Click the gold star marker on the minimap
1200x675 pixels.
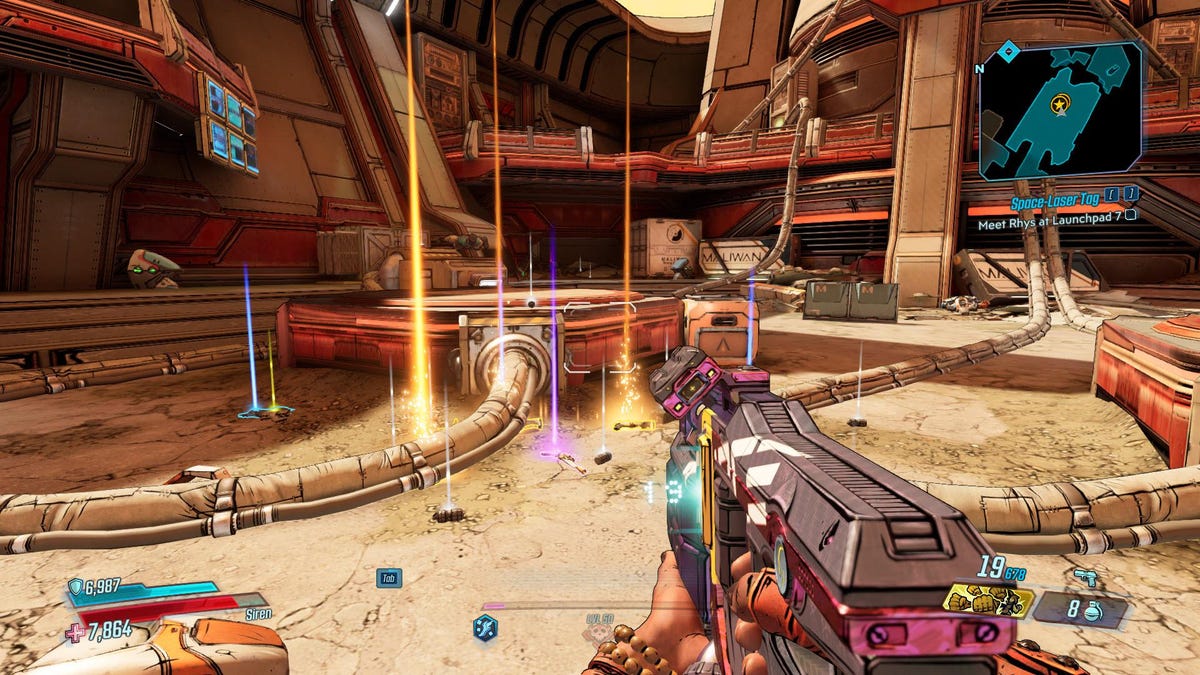tap(1059, 102)
